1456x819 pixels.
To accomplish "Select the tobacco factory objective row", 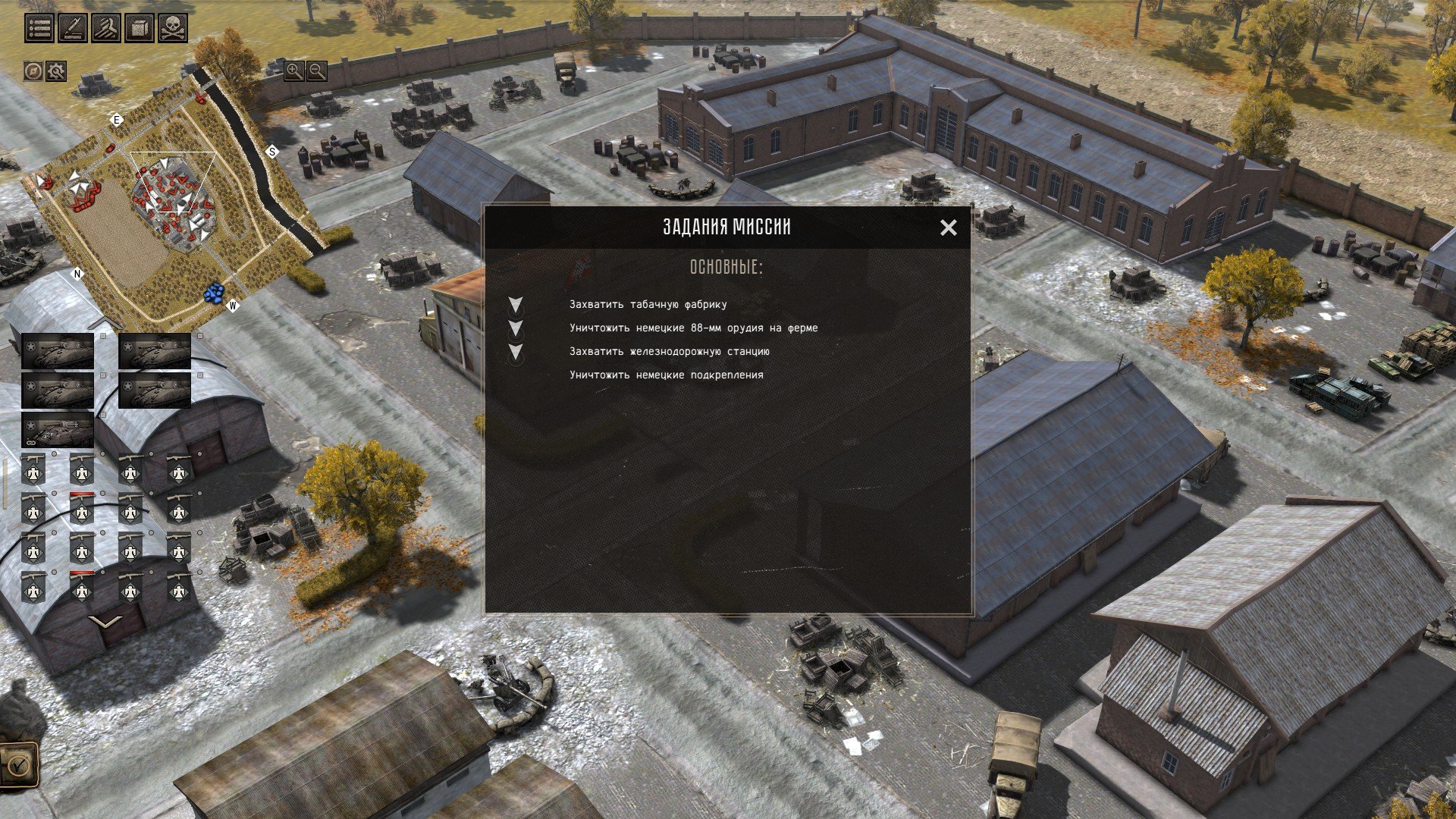I will (x=648, y=305).
